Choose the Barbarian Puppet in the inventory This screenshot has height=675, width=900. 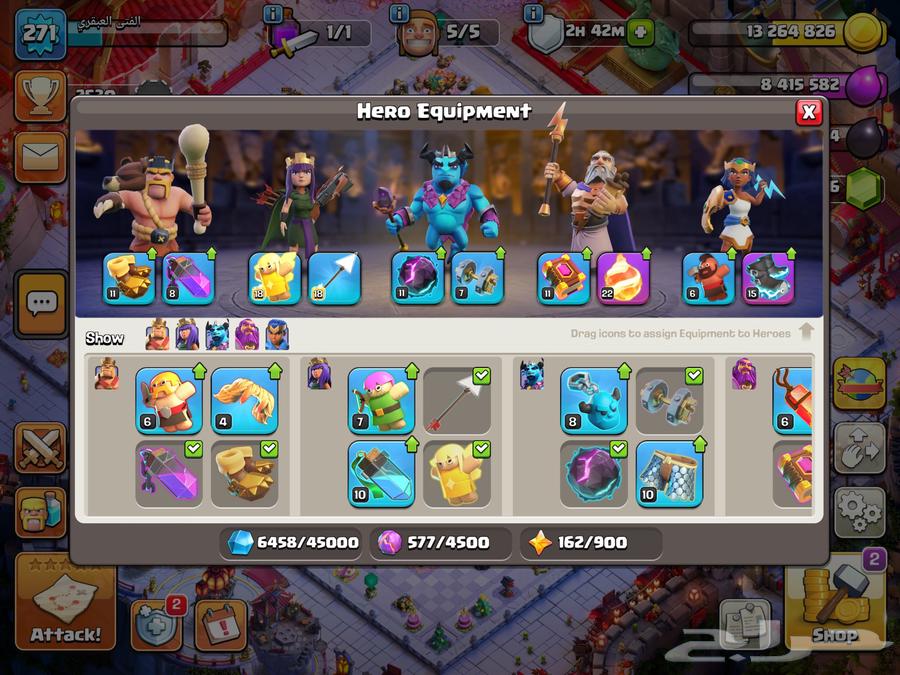tap(168, 401)
